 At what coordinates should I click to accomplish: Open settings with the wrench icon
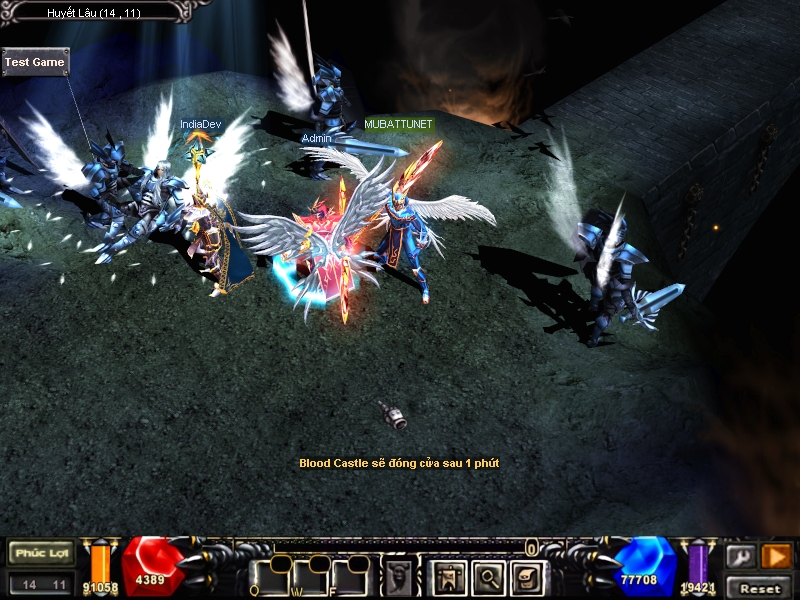click(x=741, y=556)
